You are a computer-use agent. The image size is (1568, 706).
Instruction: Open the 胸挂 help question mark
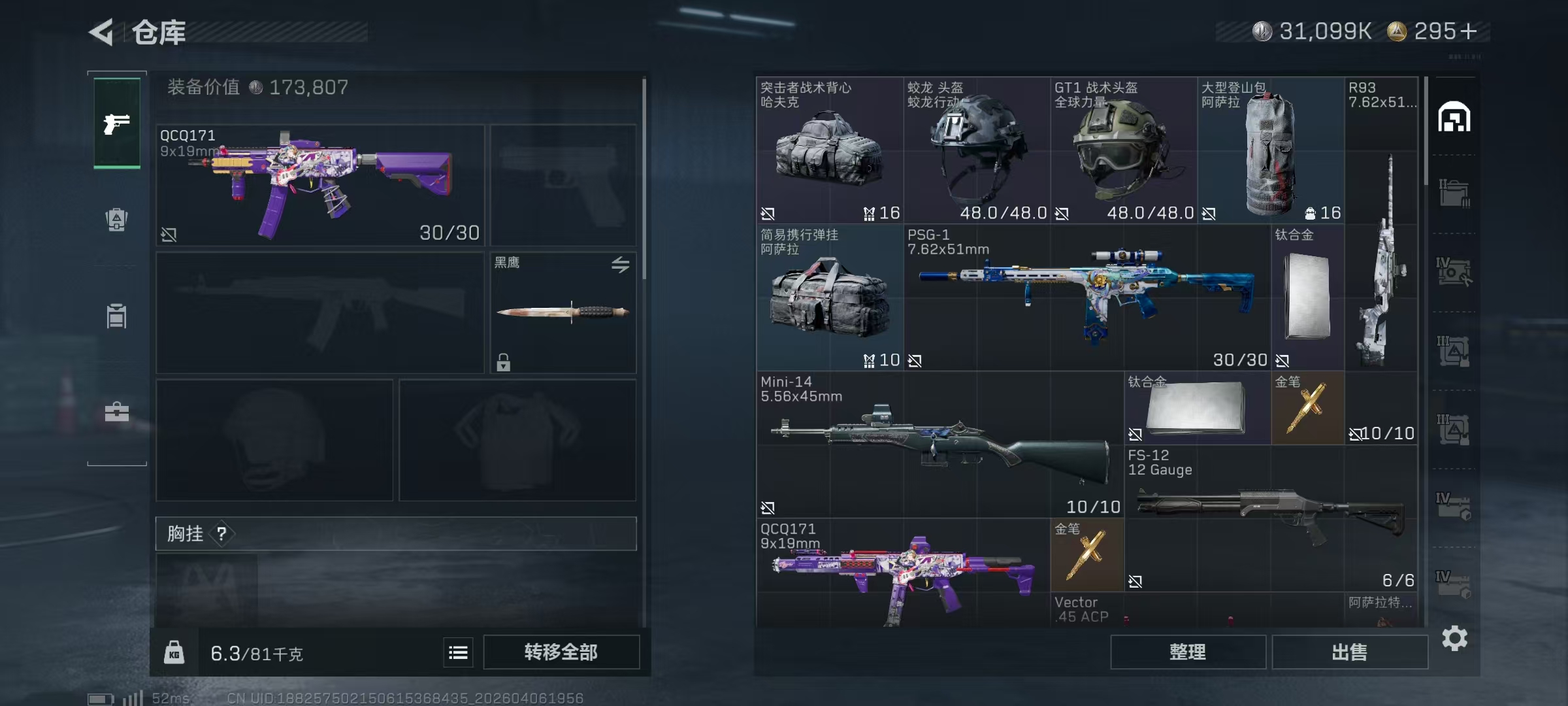point(222,533)
